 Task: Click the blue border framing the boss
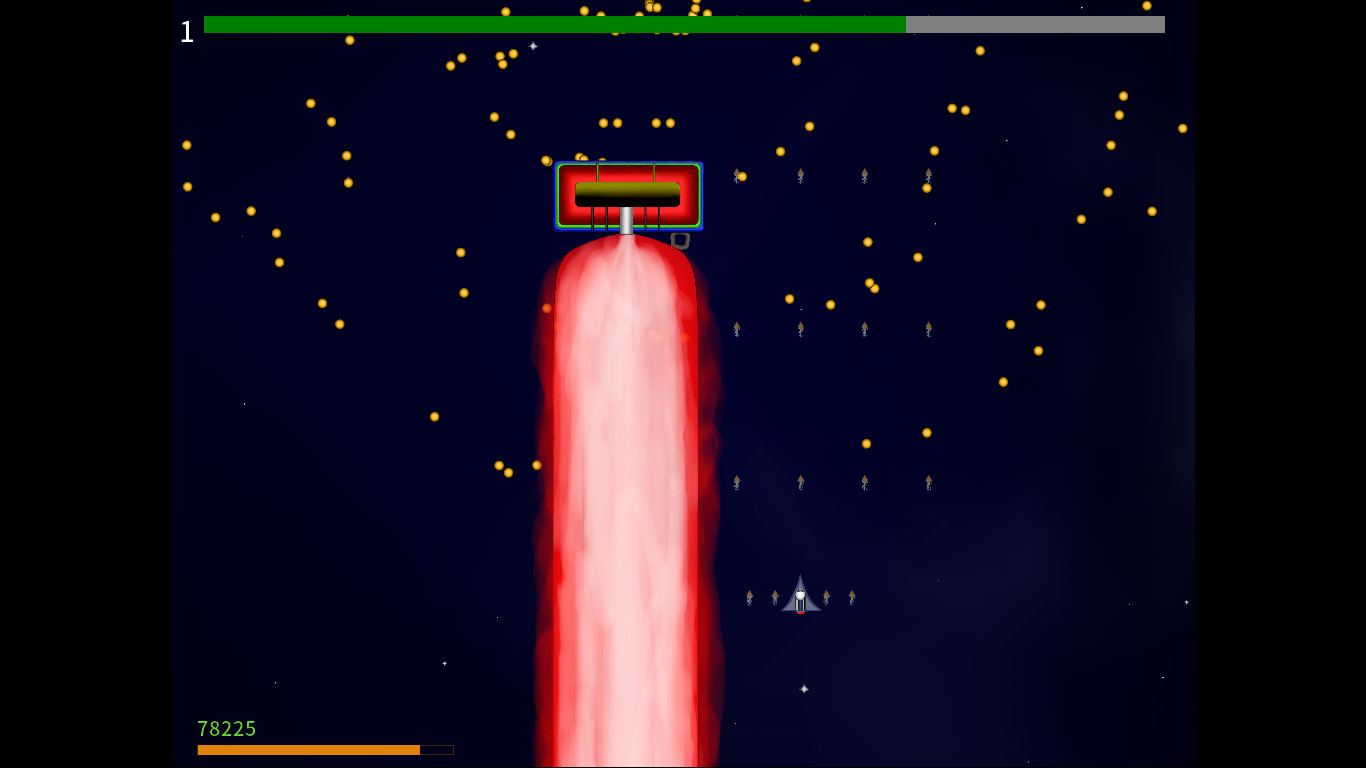[559, 196]
